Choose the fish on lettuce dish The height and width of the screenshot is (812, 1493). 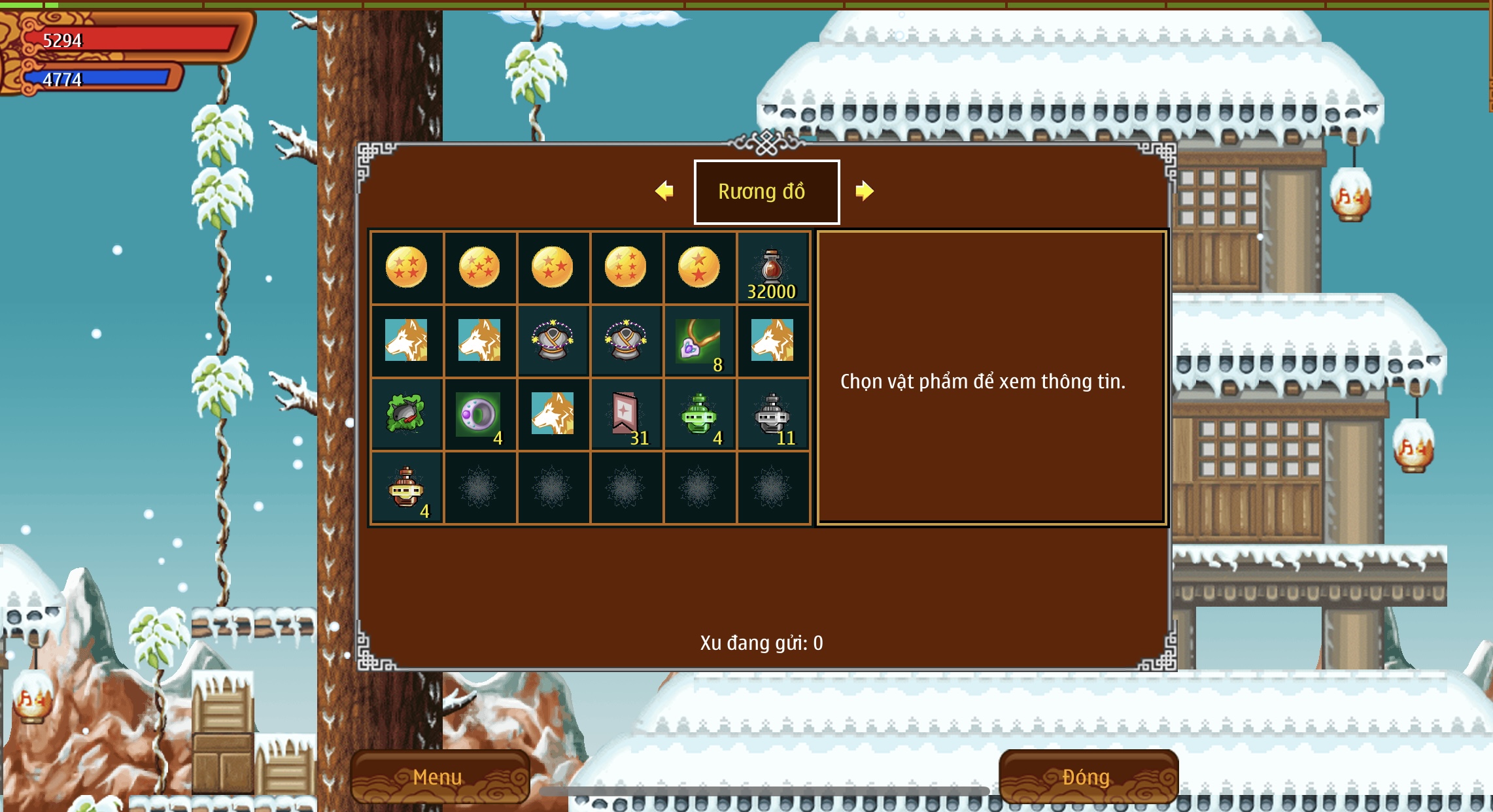coord(407,414)
